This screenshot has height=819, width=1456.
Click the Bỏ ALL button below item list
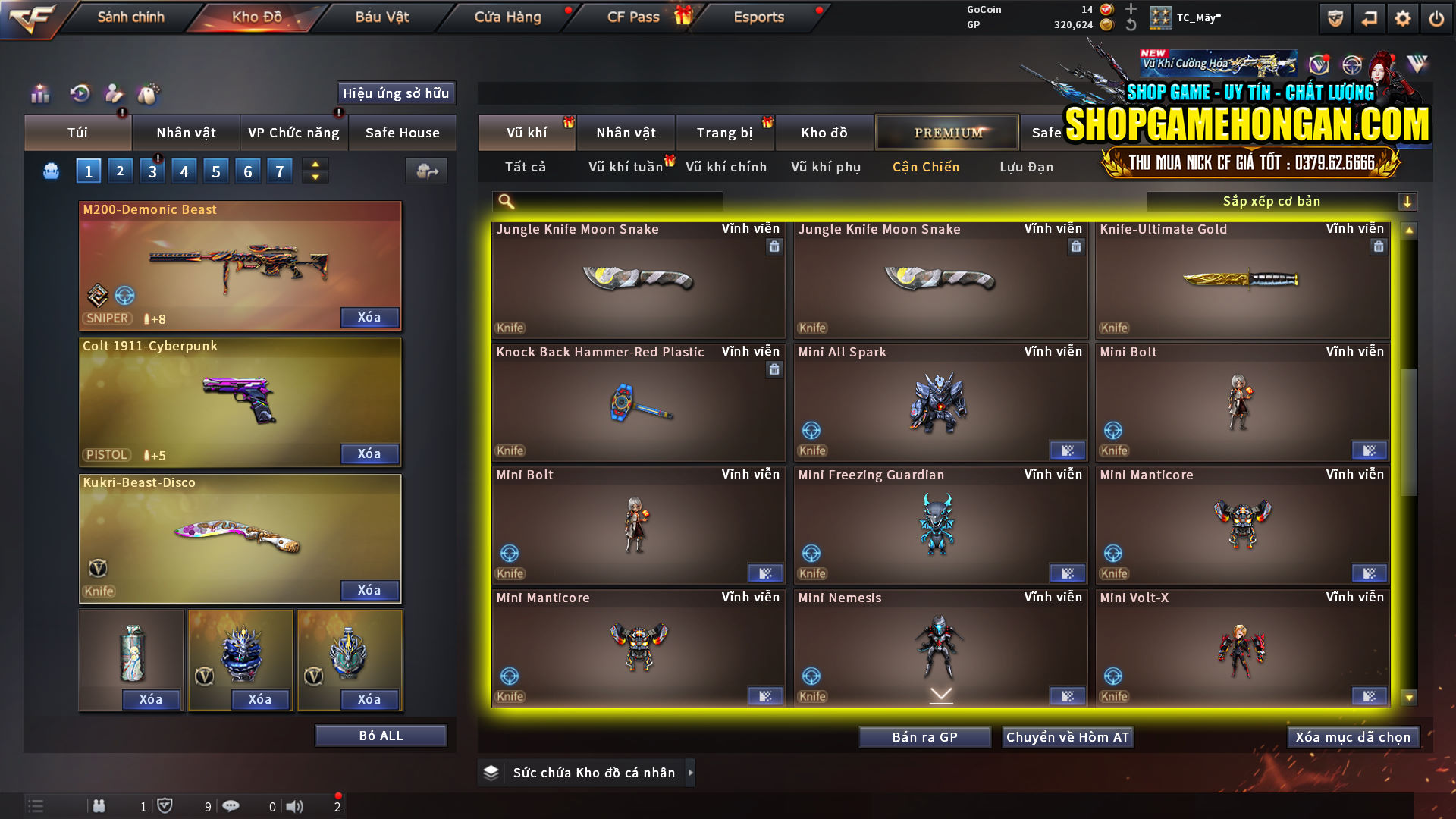tap(380, 735)
